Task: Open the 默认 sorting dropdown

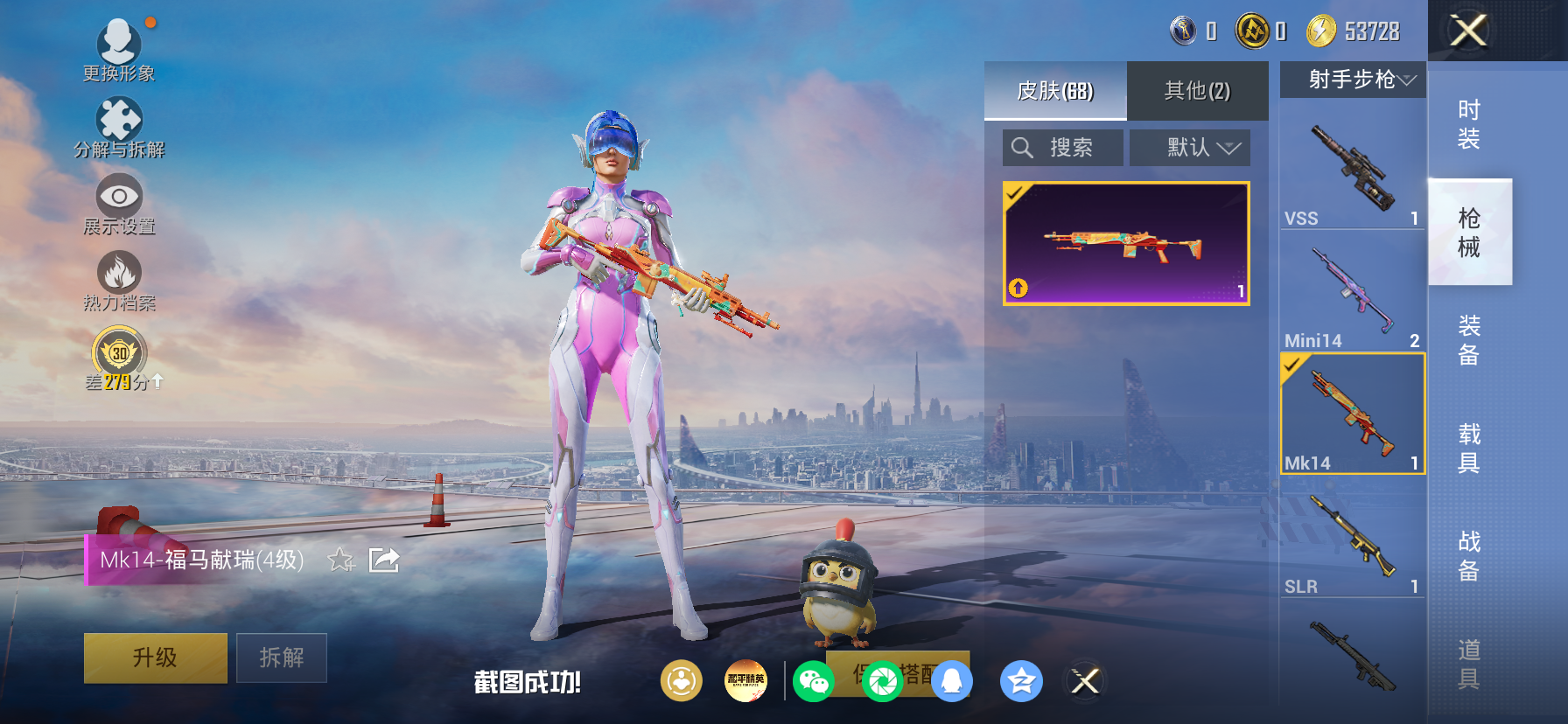Action: (1190, 147)
